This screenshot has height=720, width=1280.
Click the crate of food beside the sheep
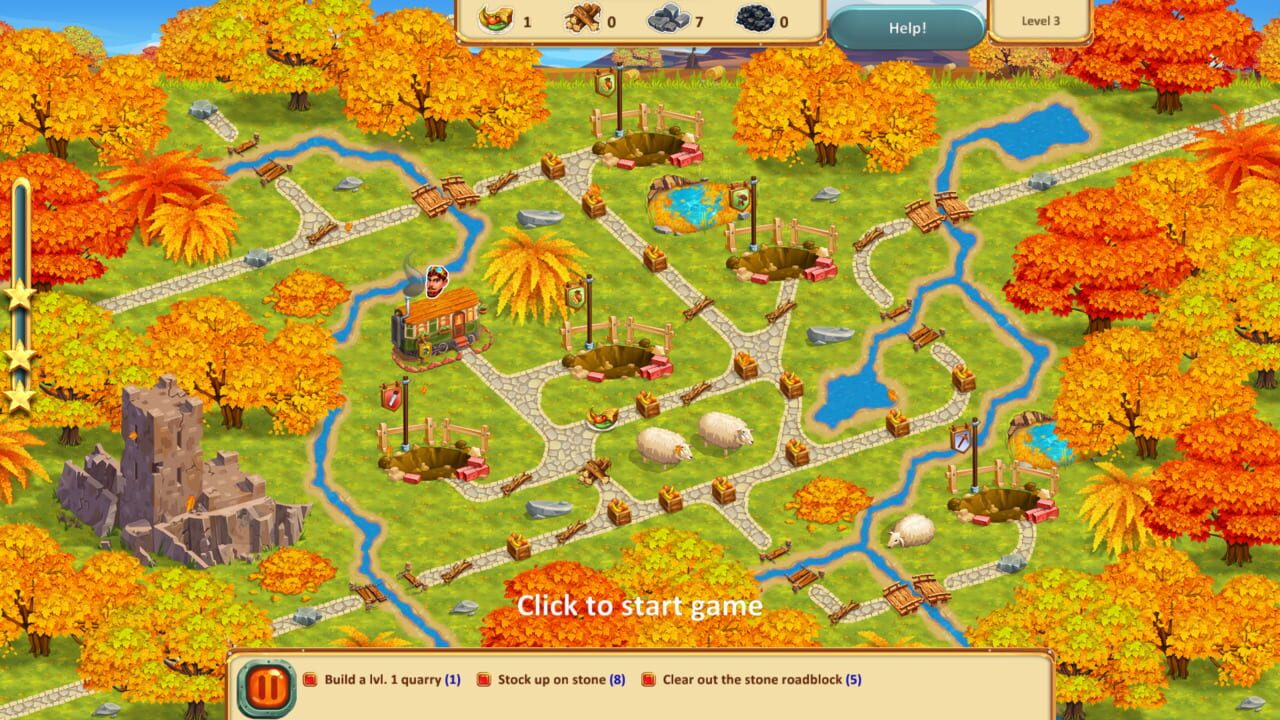point(647,403)
